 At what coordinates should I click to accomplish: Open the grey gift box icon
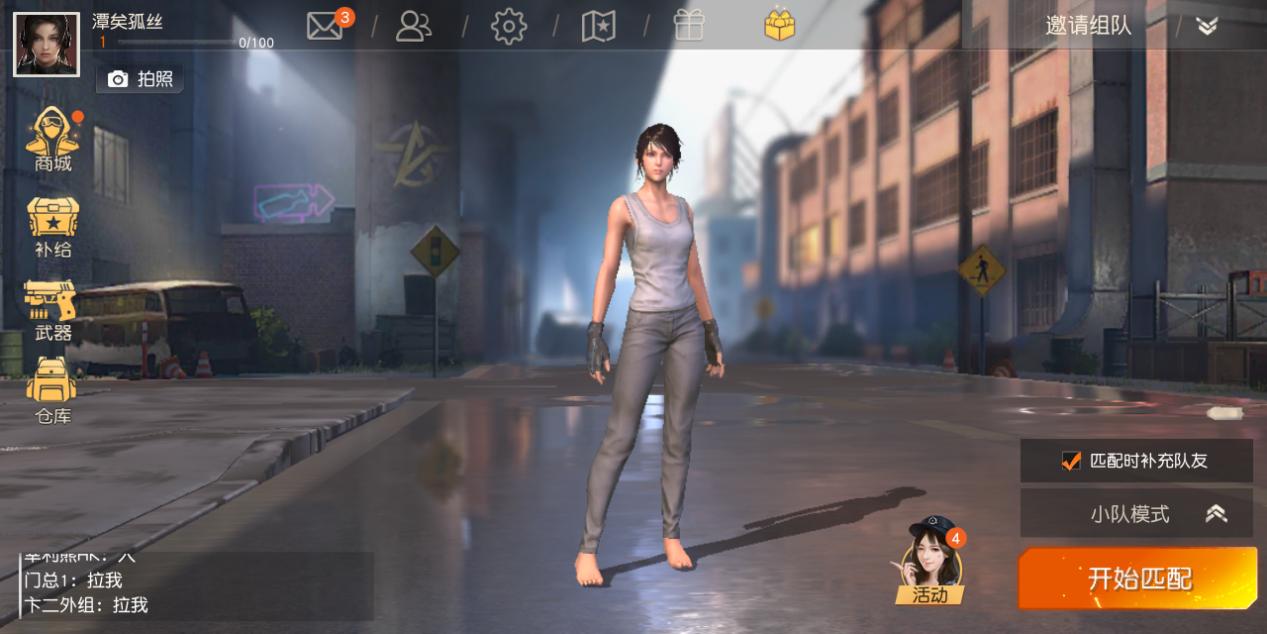pos(689,26)
